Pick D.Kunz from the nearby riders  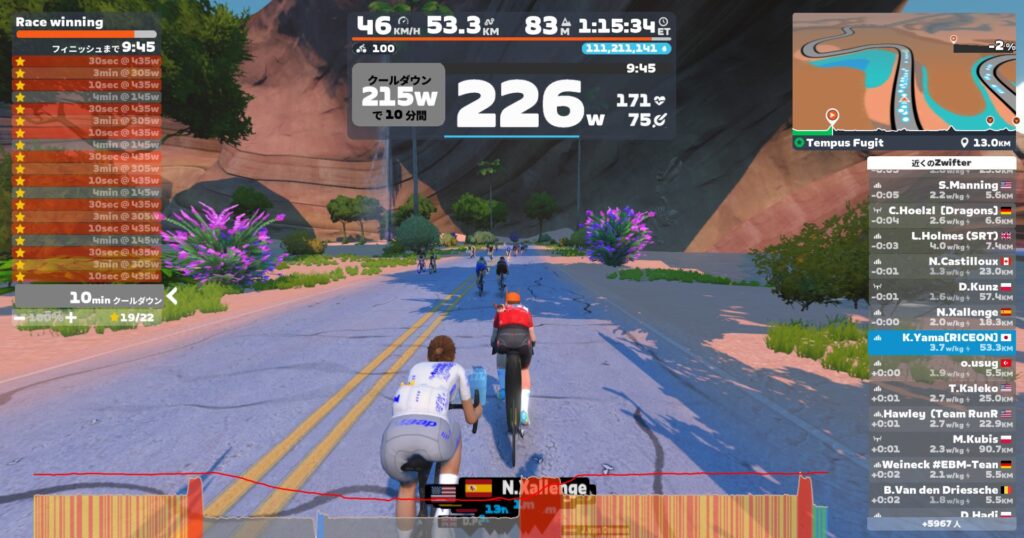(941, 291)
